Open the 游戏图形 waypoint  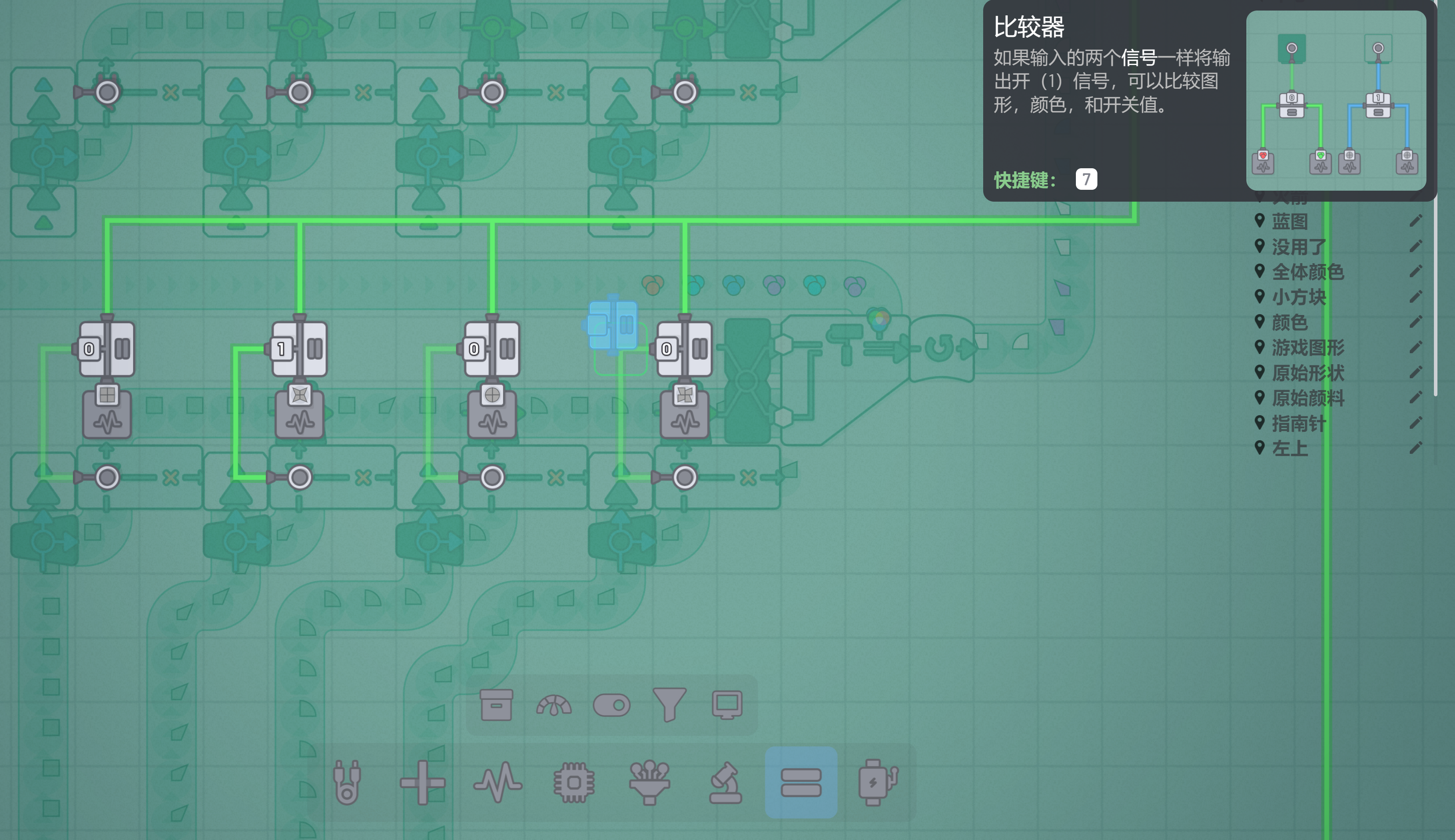1308,348
